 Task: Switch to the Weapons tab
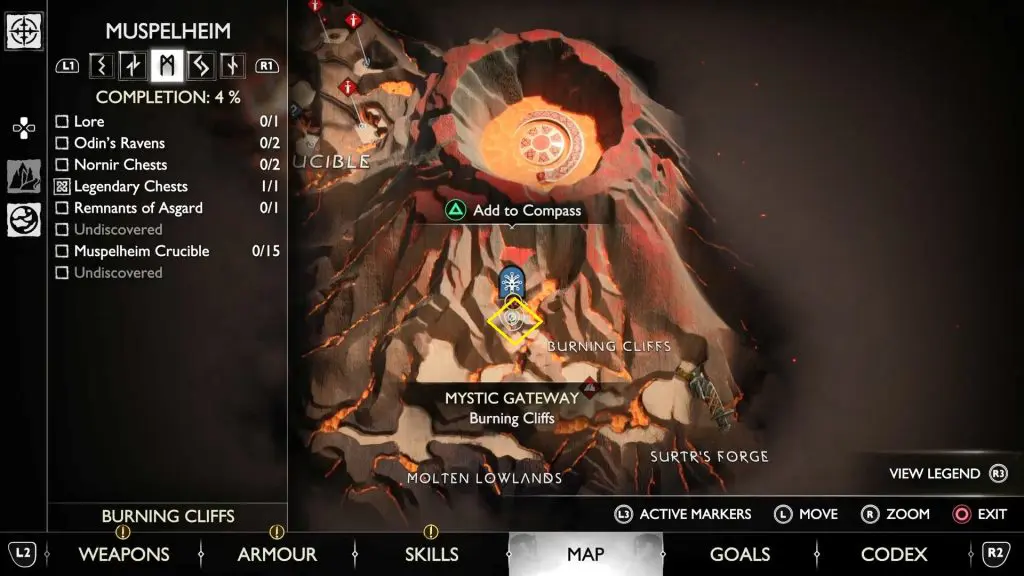click(123, 554)
